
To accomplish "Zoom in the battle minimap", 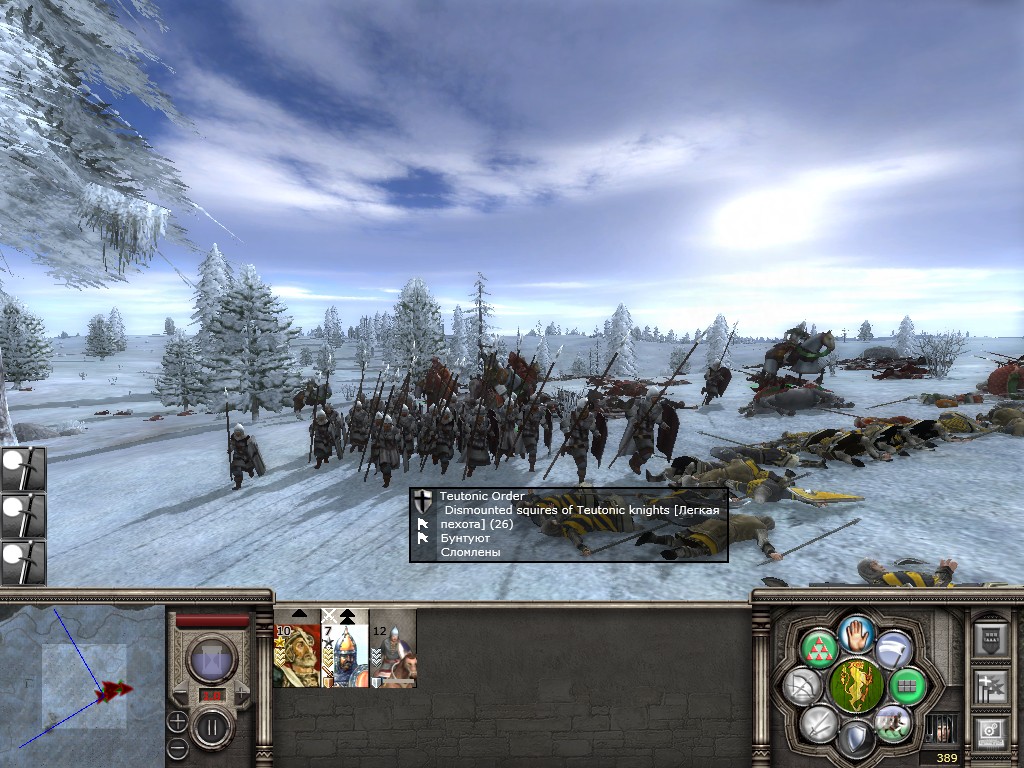I will click(x=177, y=720).
